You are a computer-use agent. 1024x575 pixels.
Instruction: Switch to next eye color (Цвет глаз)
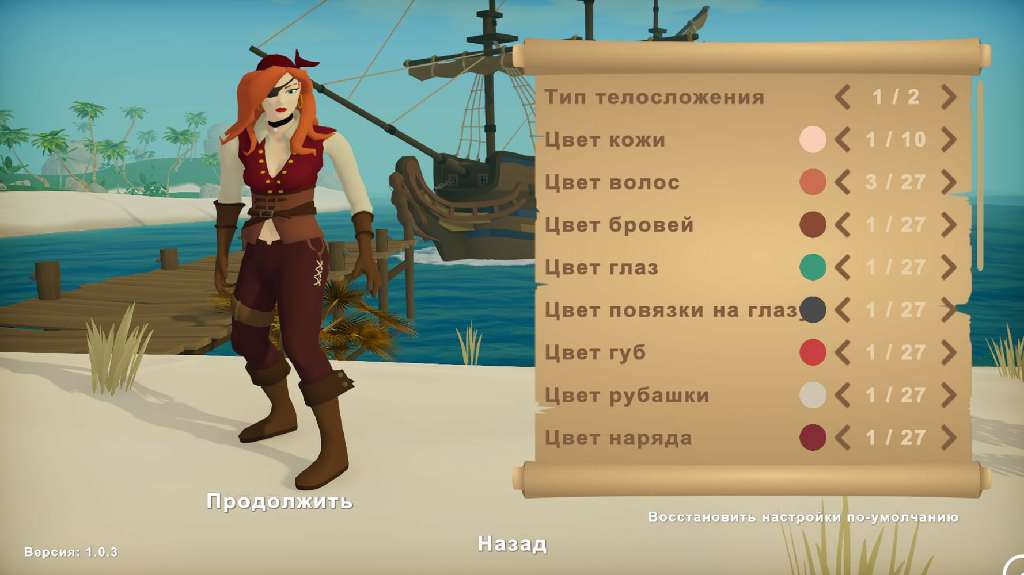coord(949,268)
